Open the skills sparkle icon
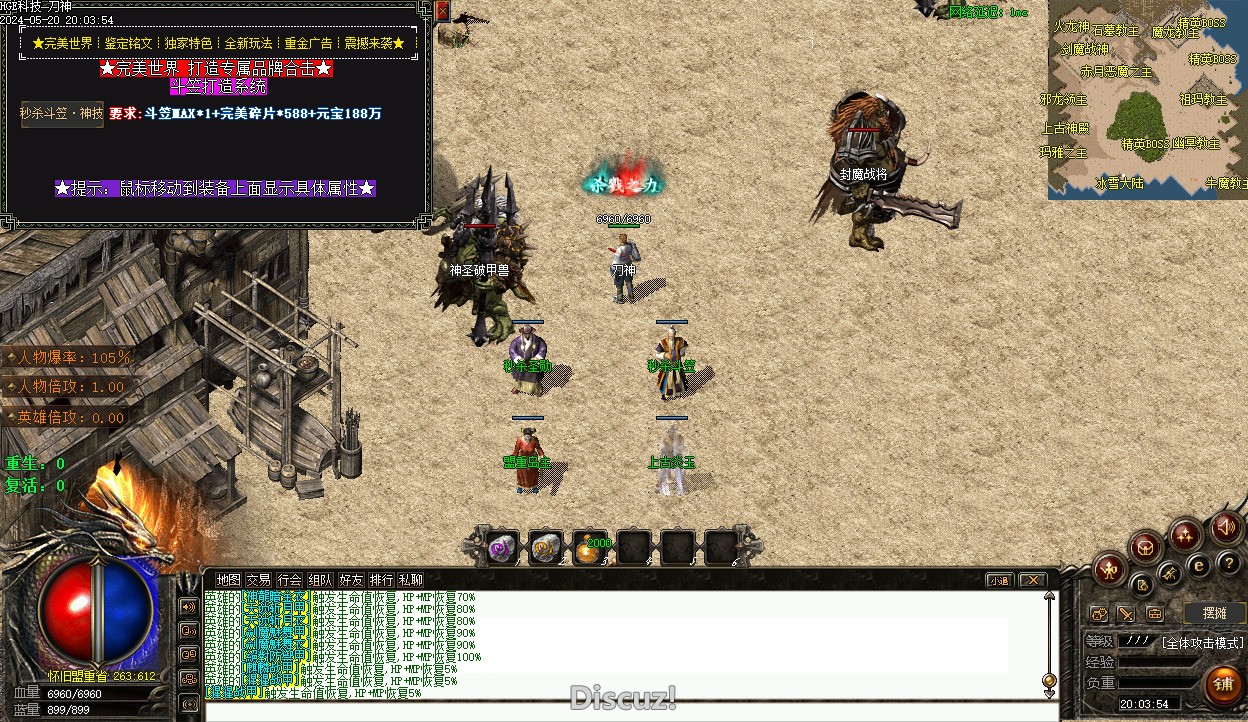This screenshot has width=1248, height=722. [x=1186, y=533]
